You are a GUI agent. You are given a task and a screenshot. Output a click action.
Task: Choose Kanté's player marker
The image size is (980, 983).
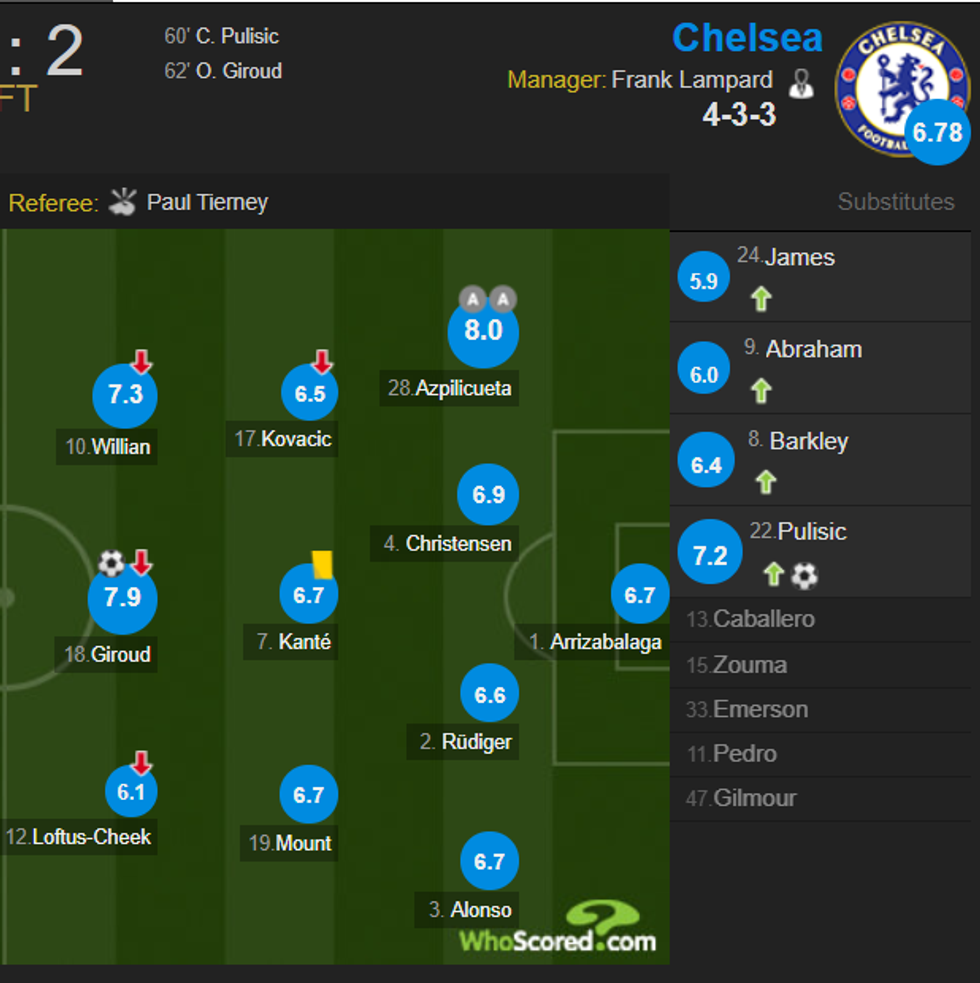click(x=309, y=596)
